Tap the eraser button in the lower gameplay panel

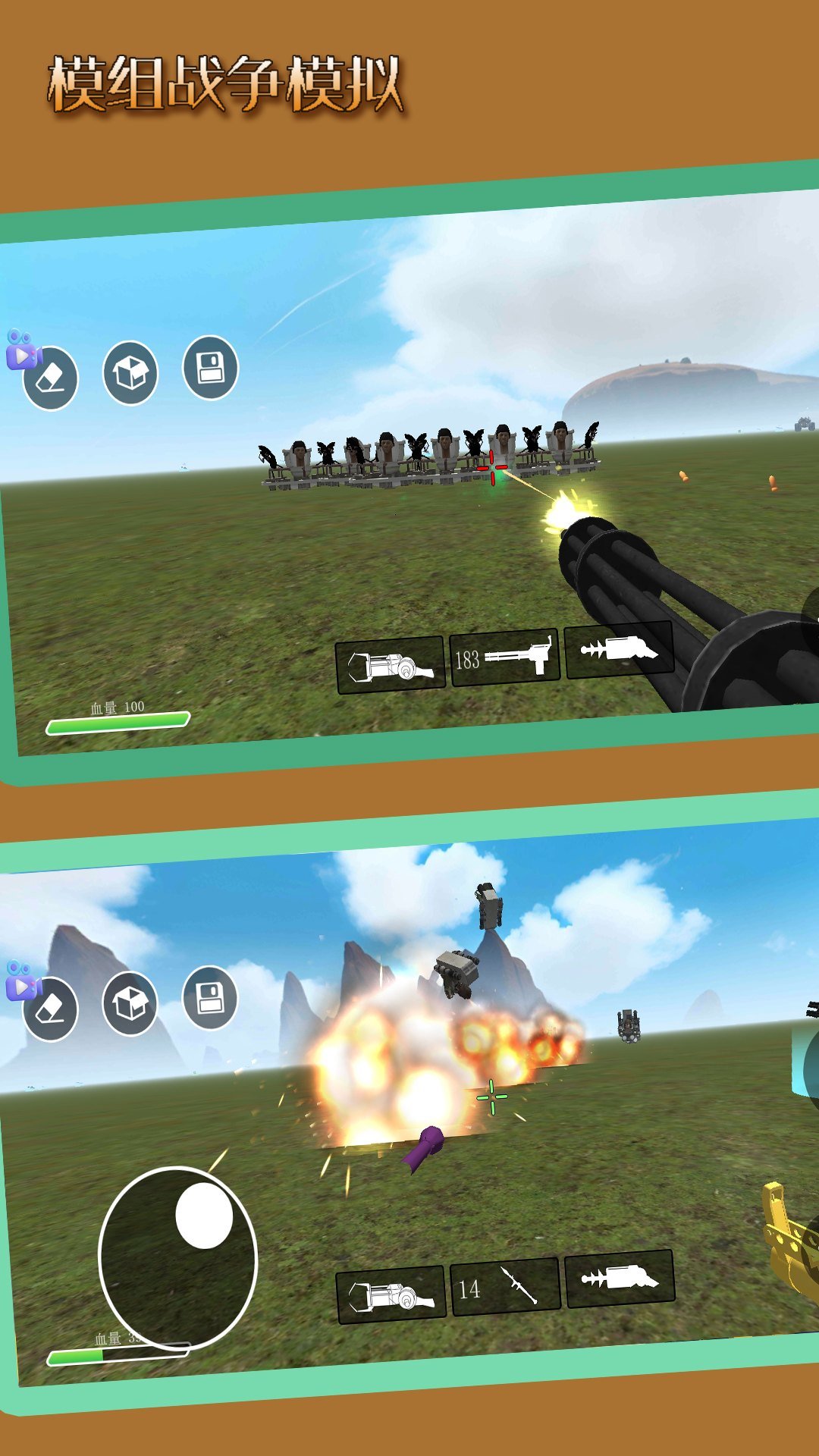(52, 1009)
